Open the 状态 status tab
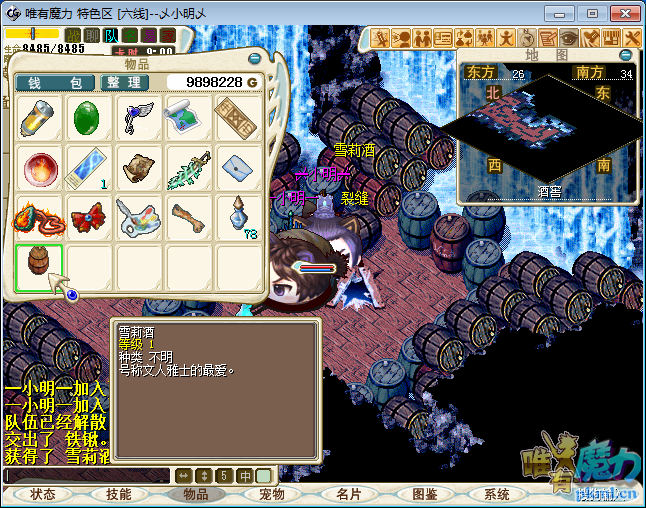646x508 pixels. click(x=43, y=495)
